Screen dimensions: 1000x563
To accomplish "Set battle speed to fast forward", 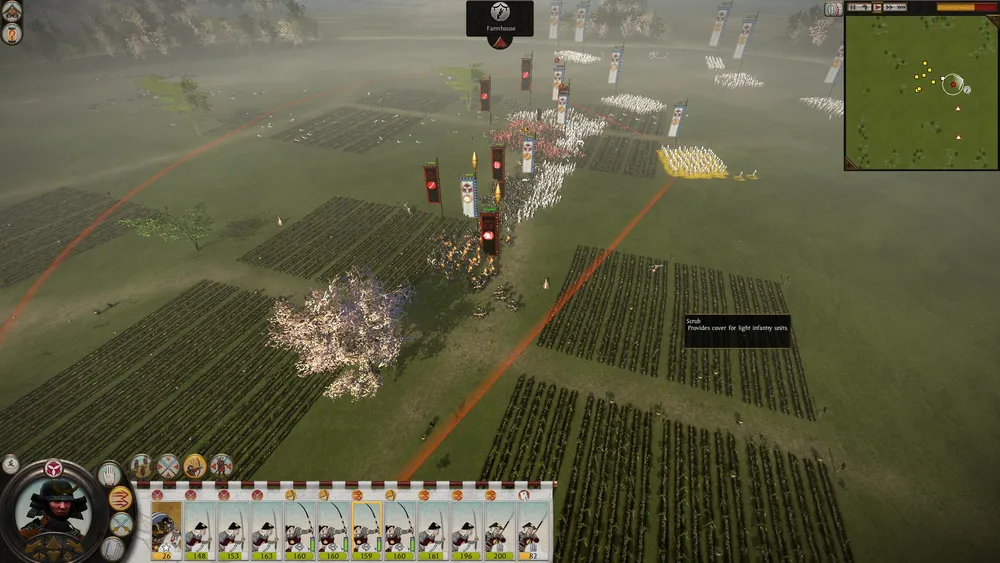I will [x=894, y=8].
